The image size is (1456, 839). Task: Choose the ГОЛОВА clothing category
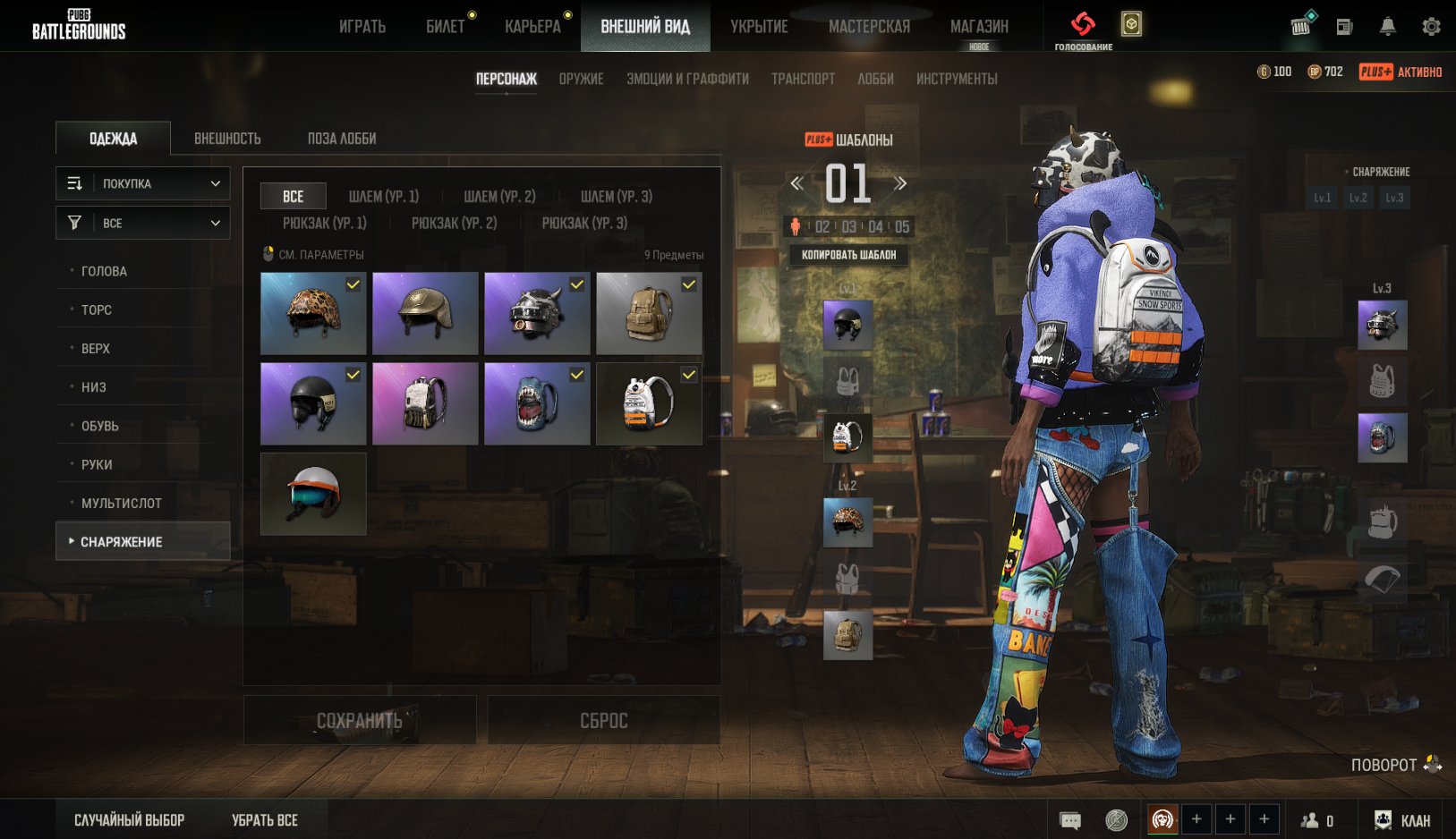click(104, 271)
